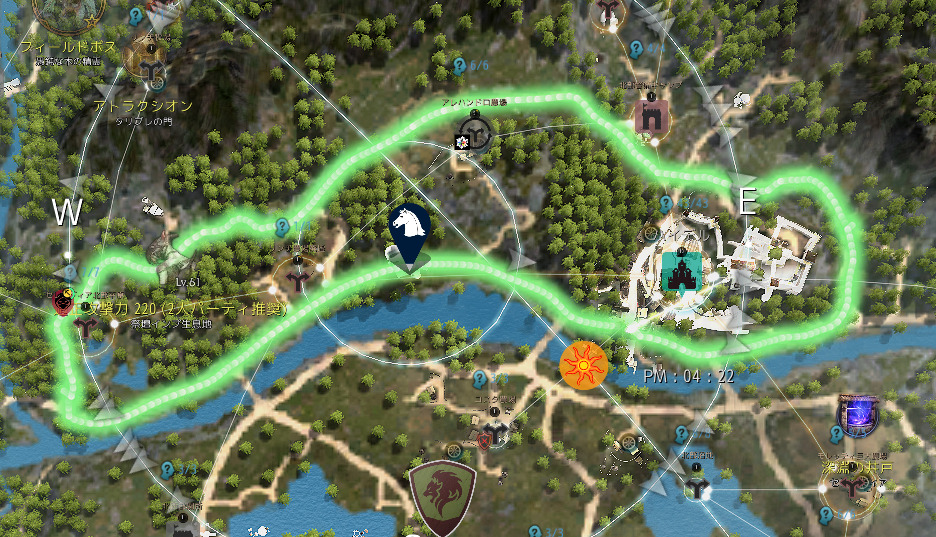Click the red monster zone marker
The height and width of the screenshot is (537, 936).
tap(64, 301)
